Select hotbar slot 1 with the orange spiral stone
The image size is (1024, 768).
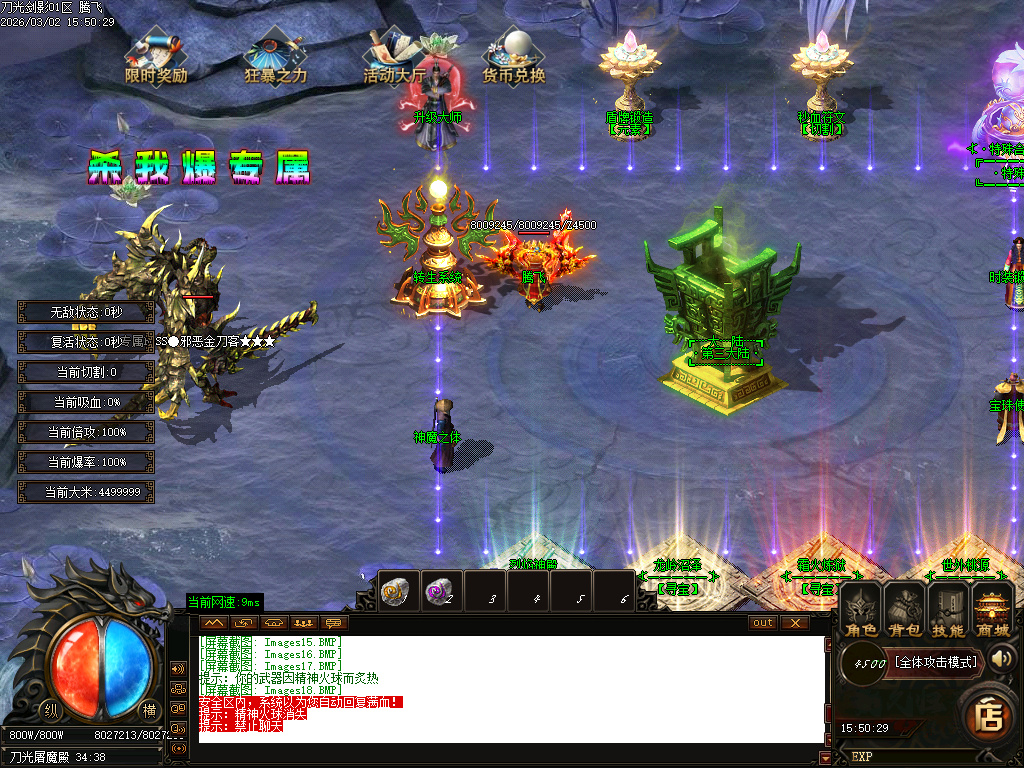tap(399, 590)
